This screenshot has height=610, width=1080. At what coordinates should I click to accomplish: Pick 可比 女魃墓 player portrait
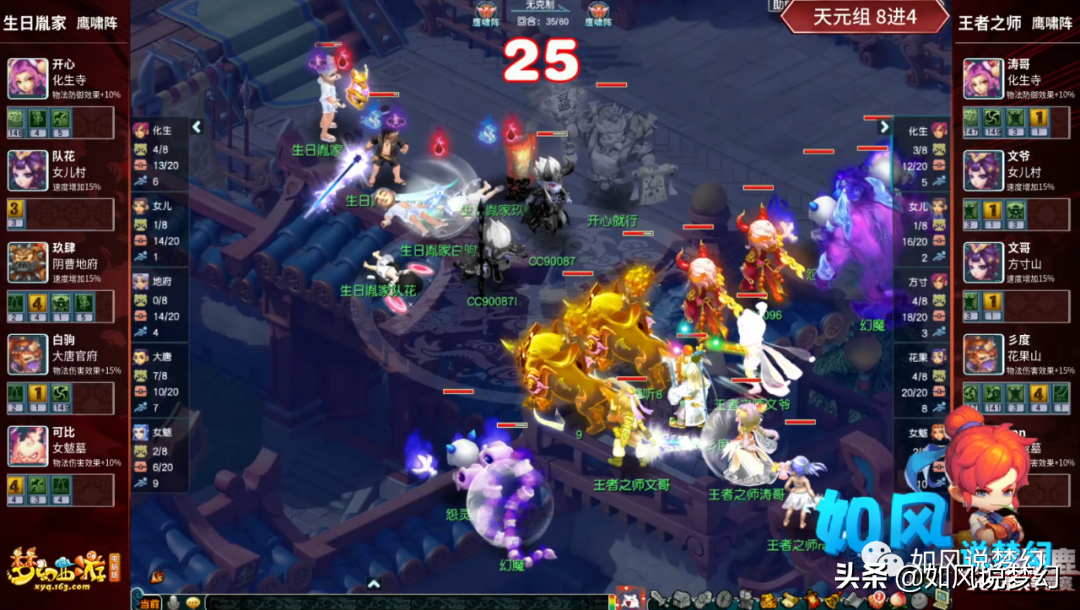click(x=27, y=447)
